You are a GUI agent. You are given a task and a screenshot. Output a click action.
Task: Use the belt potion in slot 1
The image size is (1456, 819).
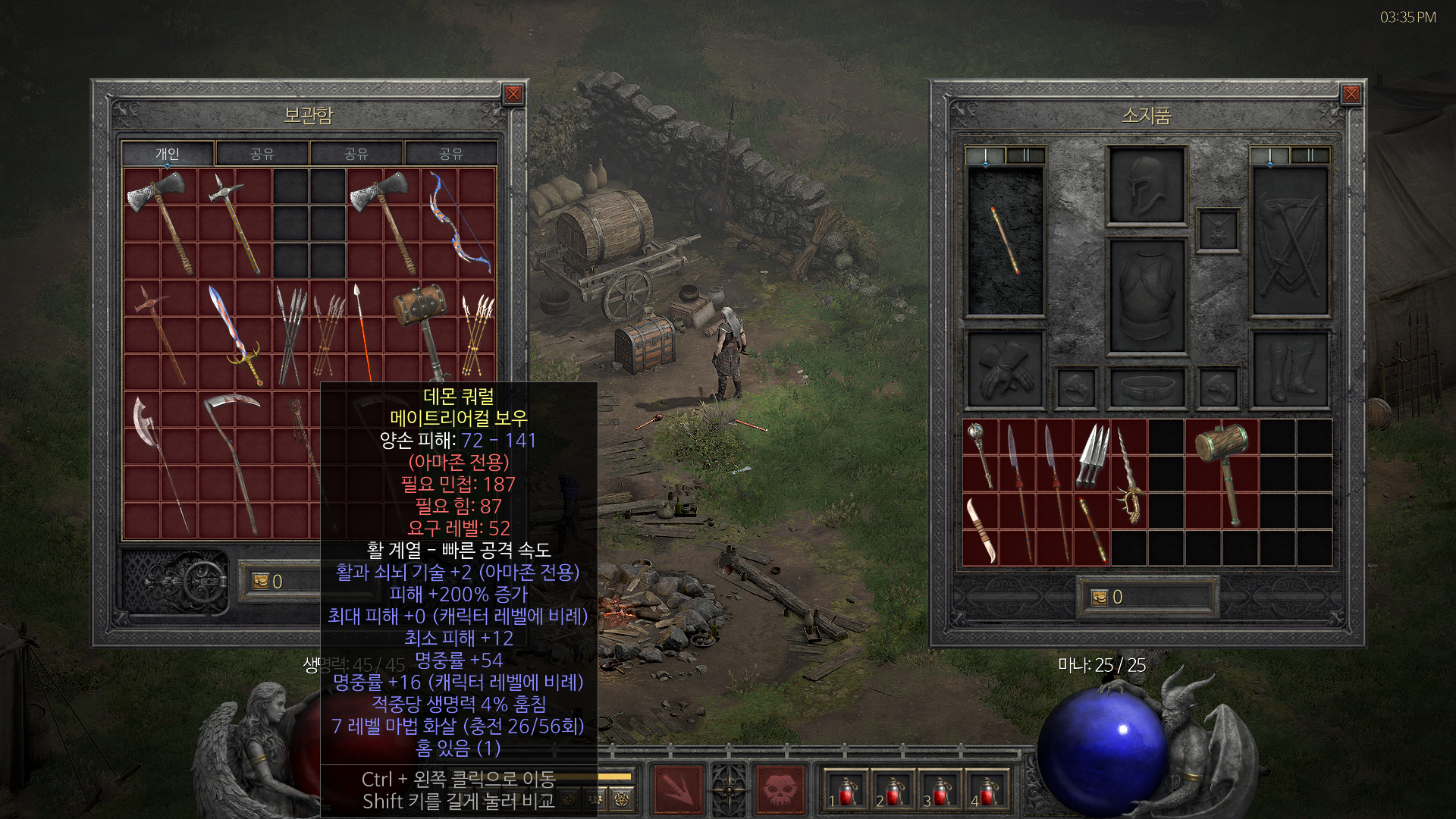pos(844,790)
